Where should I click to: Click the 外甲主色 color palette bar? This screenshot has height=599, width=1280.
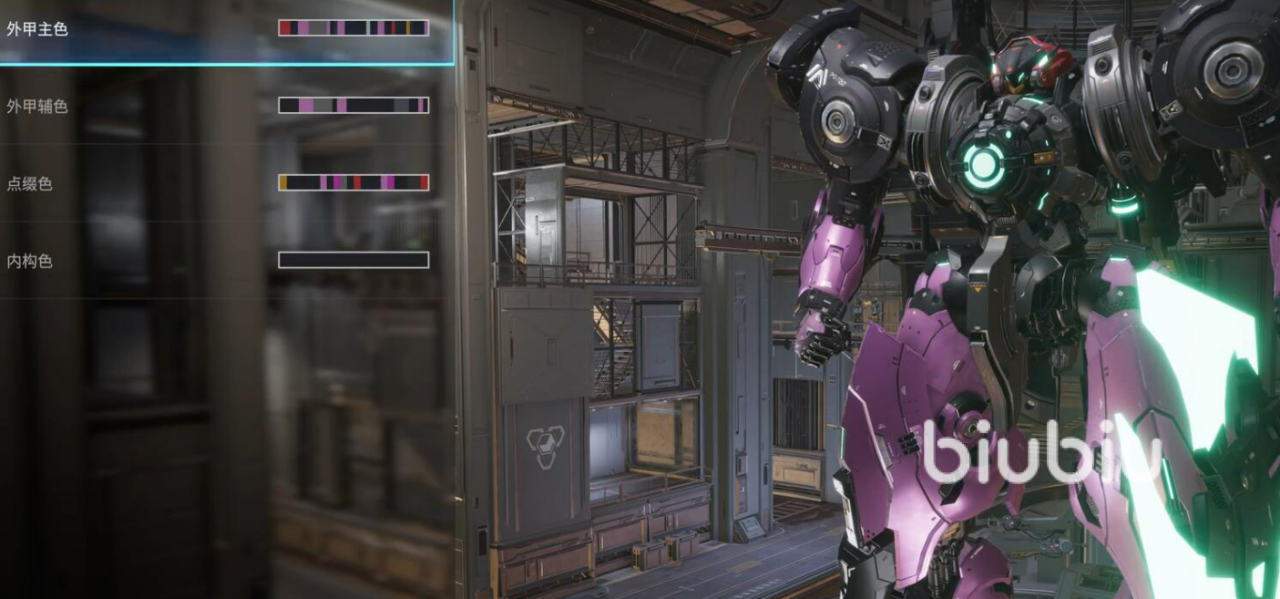pos(353,28)
